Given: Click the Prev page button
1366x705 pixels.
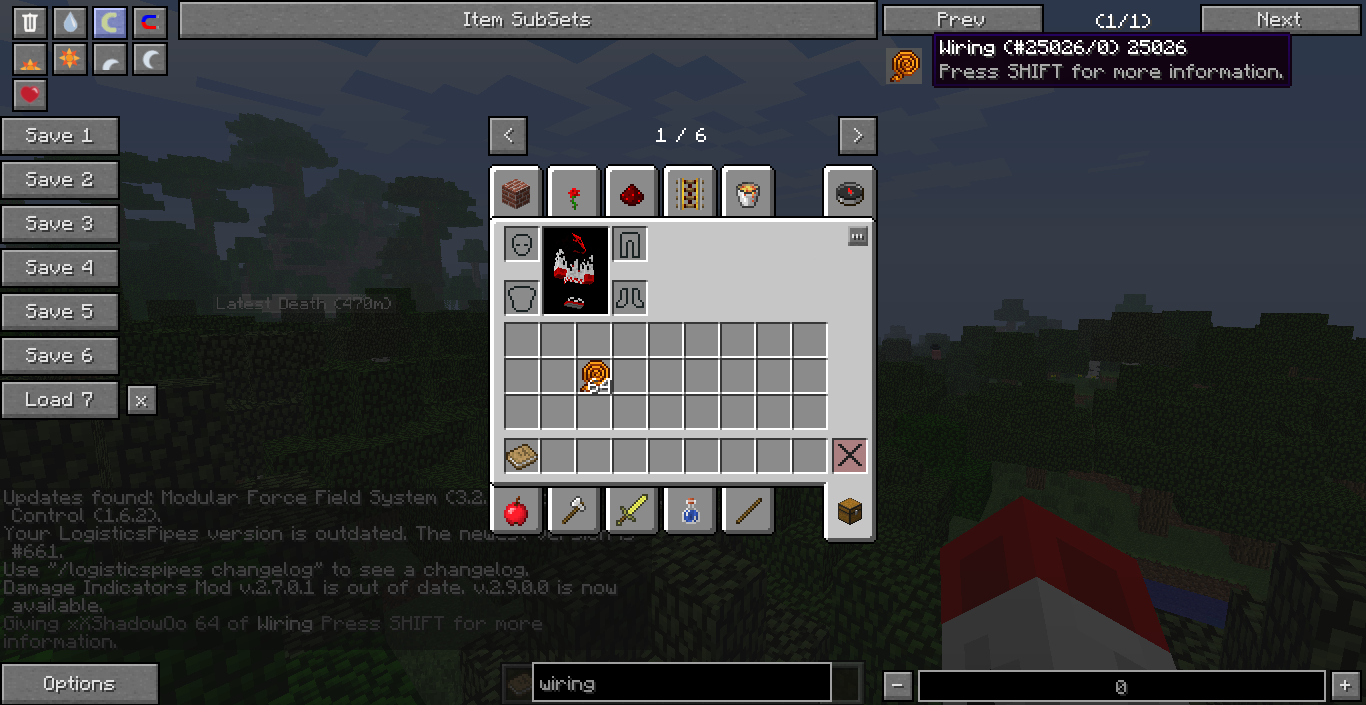Looking at the screenshot, I should click(962, 20).
